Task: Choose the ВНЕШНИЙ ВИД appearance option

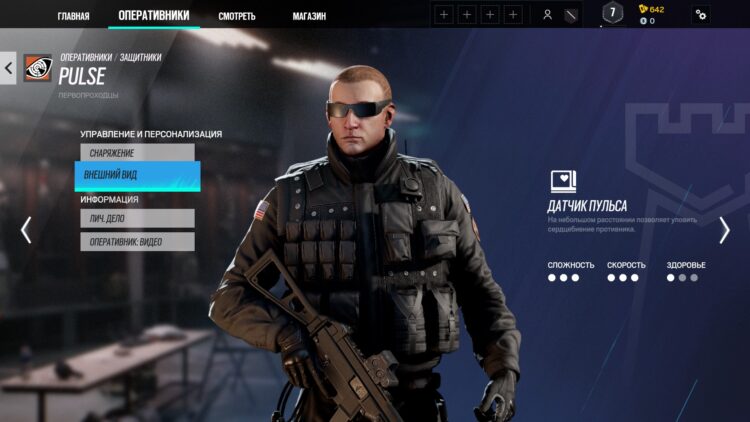Action: click(x=137, y=175)
